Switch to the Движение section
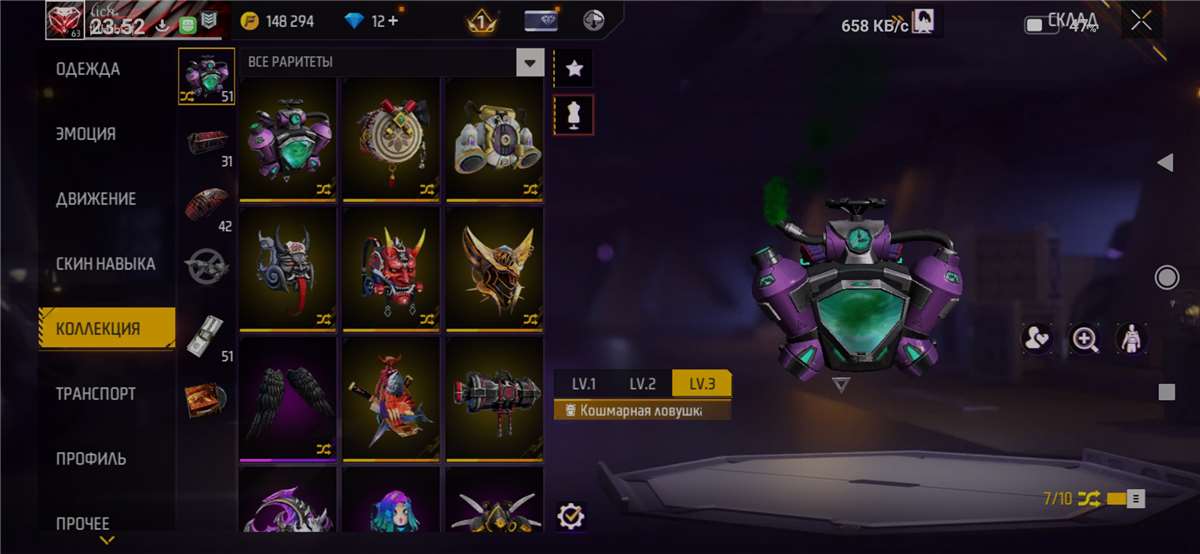1200x554 pixels. (96, 199)
